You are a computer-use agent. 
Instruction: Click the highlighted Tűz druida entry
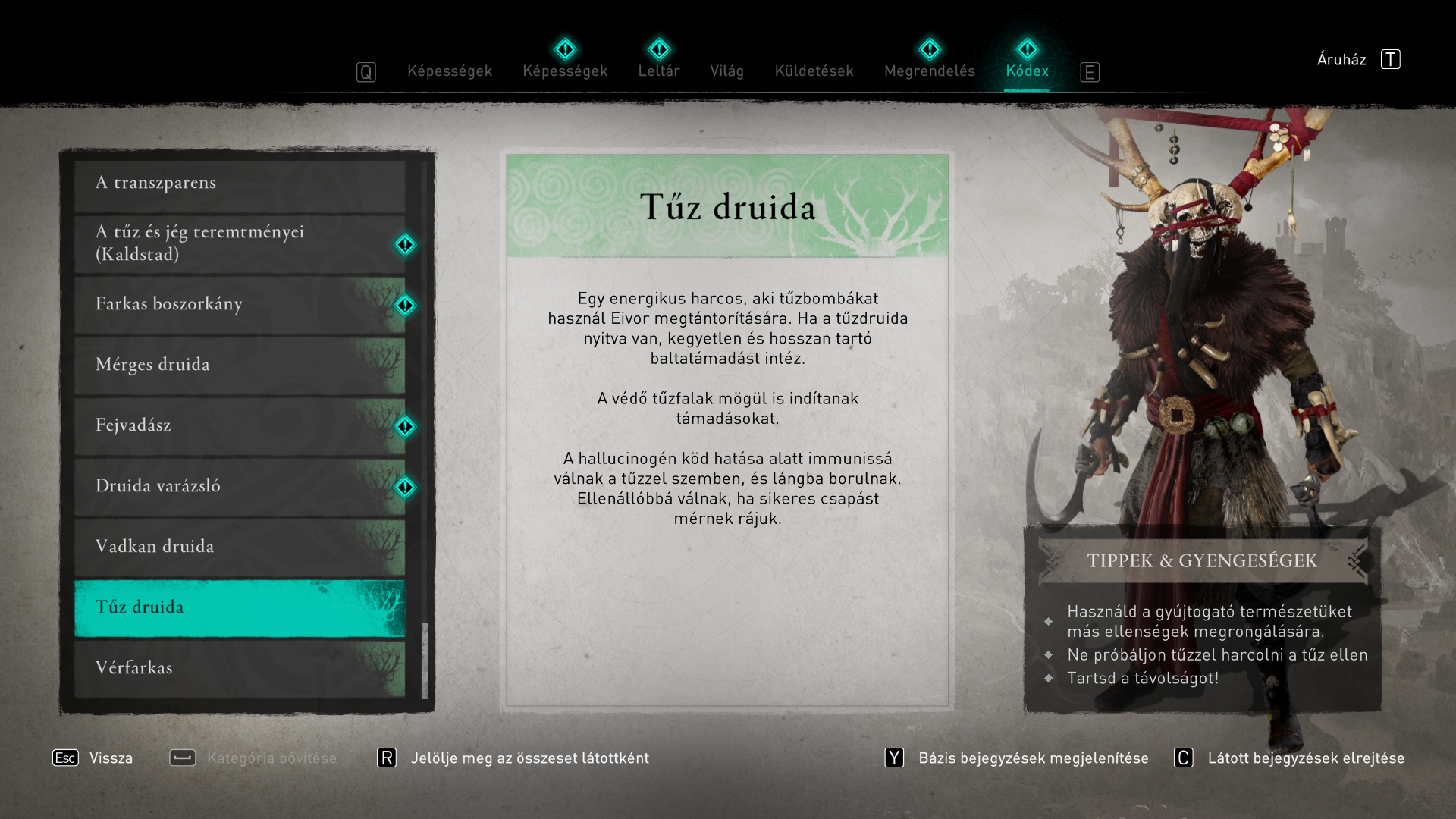click(x=240, y=607)
